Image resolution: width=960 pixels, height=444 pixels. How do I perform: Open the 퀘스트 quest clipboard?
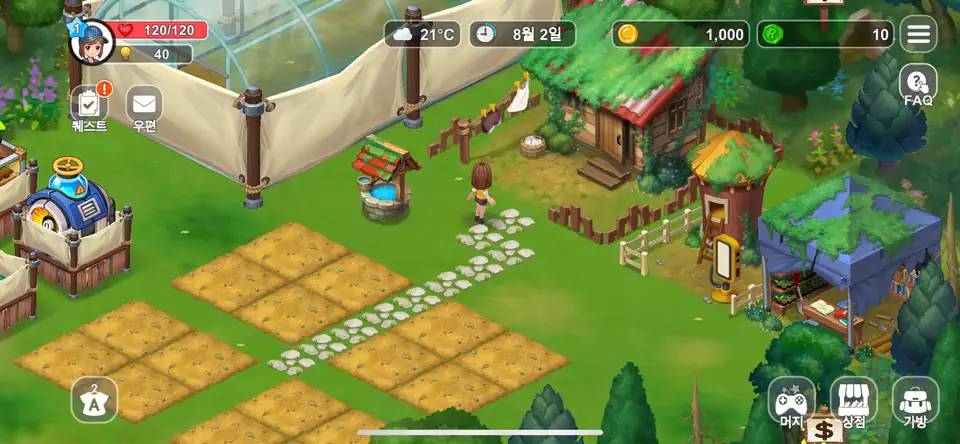point(89,105)
